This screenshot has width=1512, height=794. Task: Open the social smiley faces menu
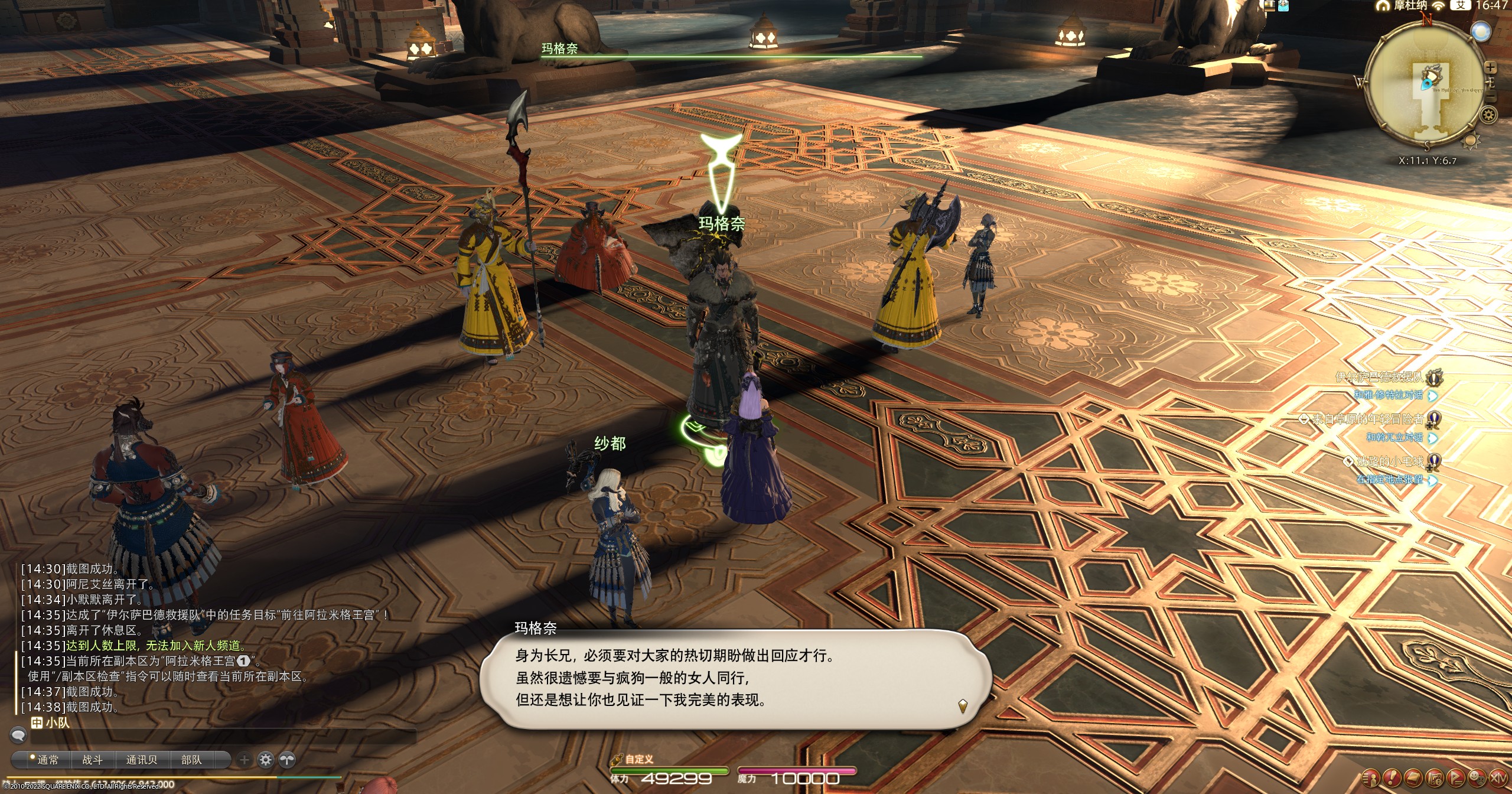point(1475,777)
